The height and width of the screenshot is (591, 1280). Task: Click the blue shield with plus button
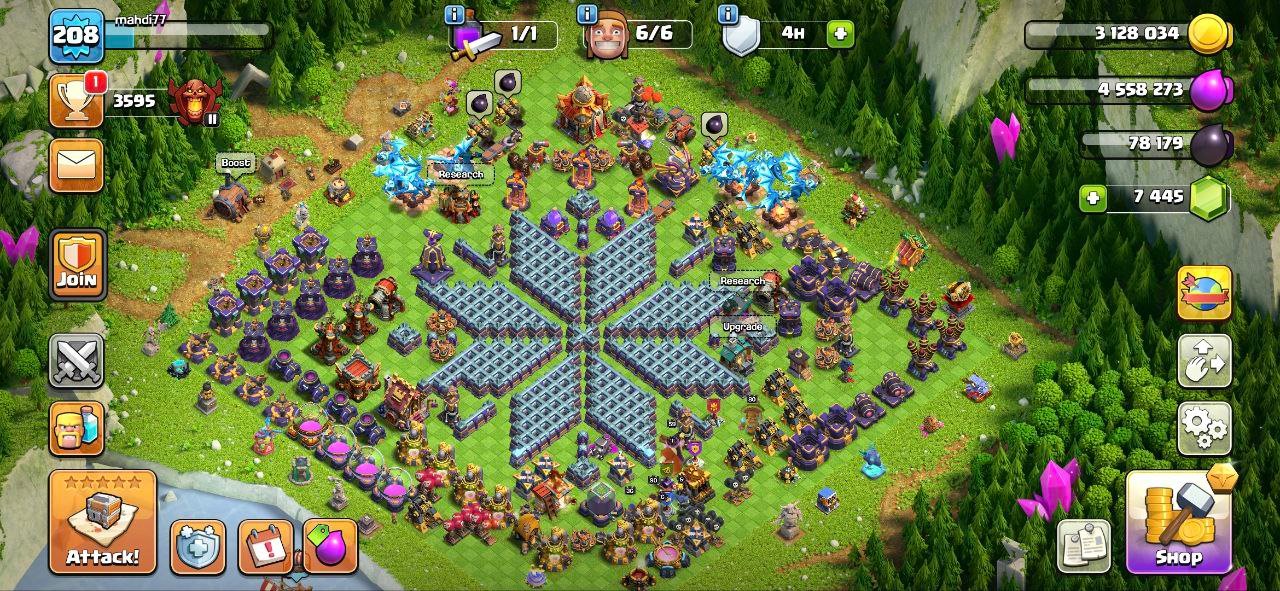[197, 547]
